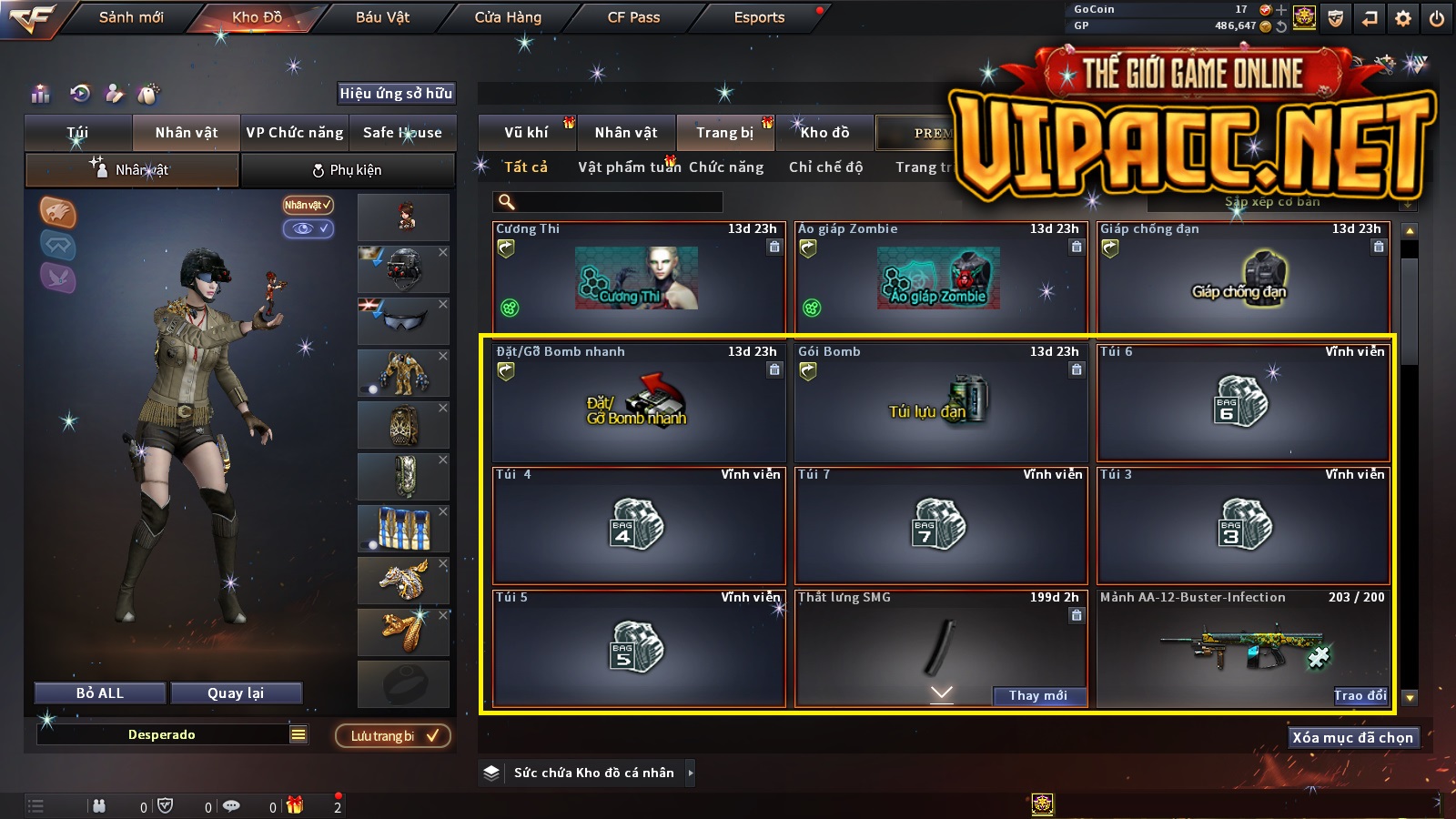Click Trao đổi on the AA-12 fragment
Screen dimensions: 1456x819
point(1360,695)
